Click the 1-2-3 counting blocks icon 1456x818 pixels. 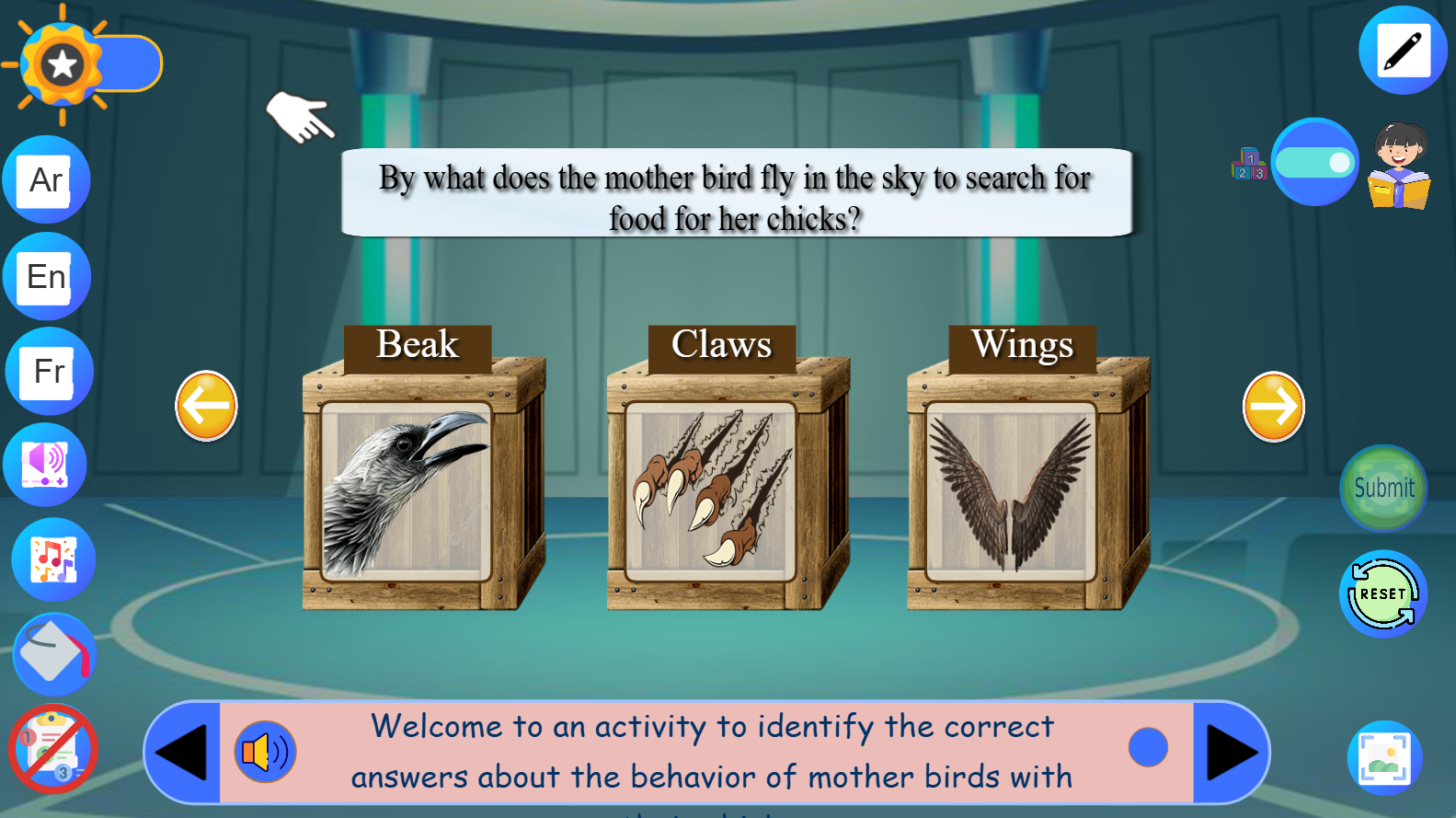click(1249, 166)
